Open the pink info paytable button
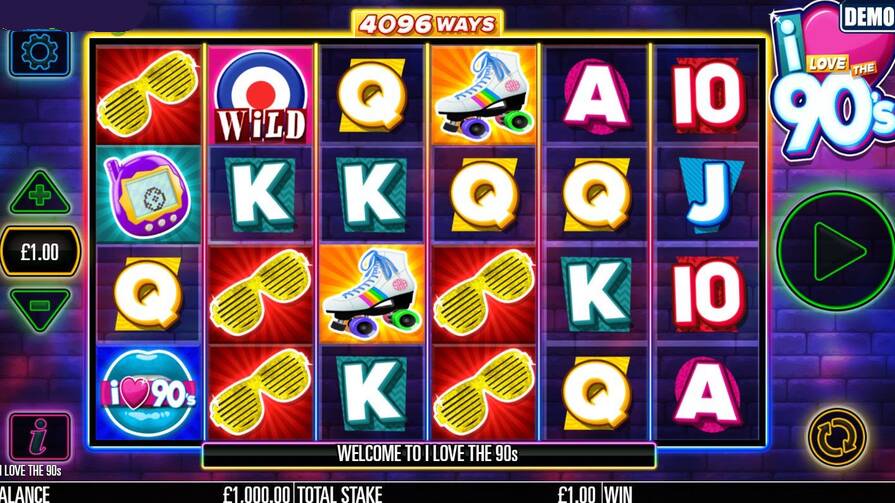 point(40,436)
